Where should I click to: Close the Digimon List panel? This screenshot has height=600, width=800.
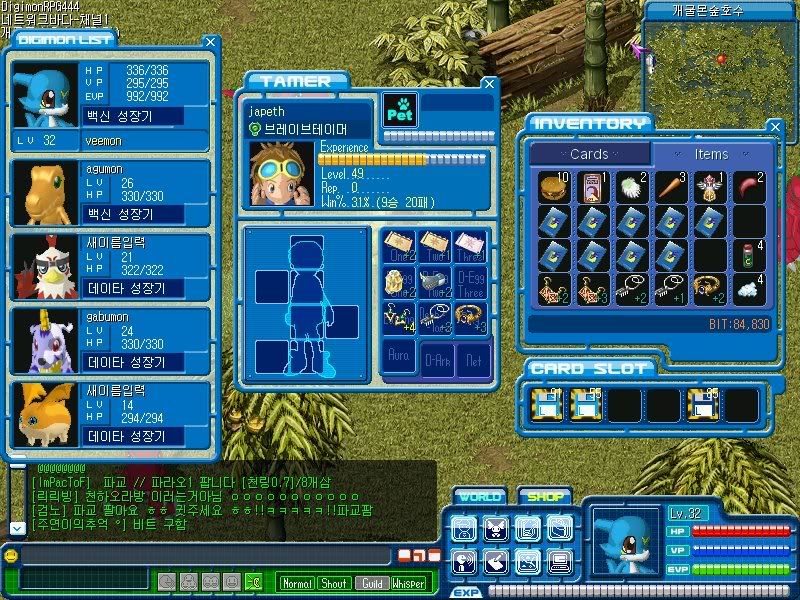[x=210, y=42]
